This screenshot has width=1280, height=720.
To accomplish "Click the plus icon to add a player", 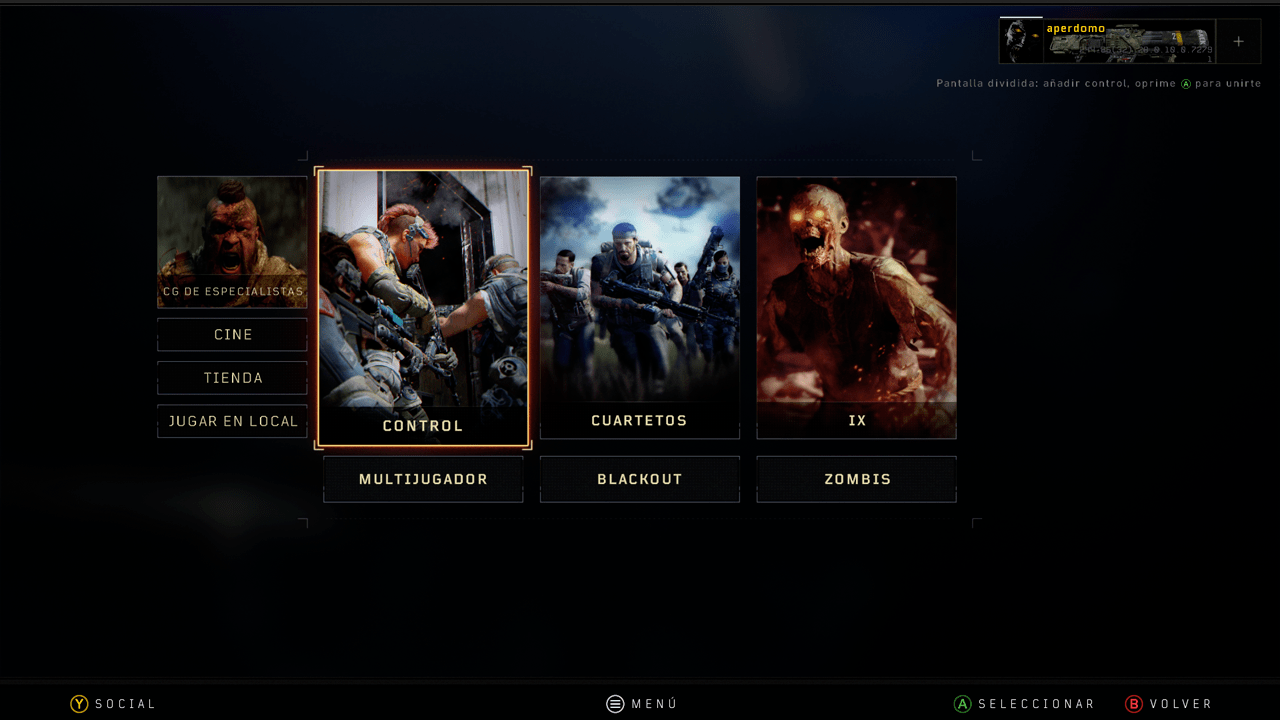I will 1239,41.
